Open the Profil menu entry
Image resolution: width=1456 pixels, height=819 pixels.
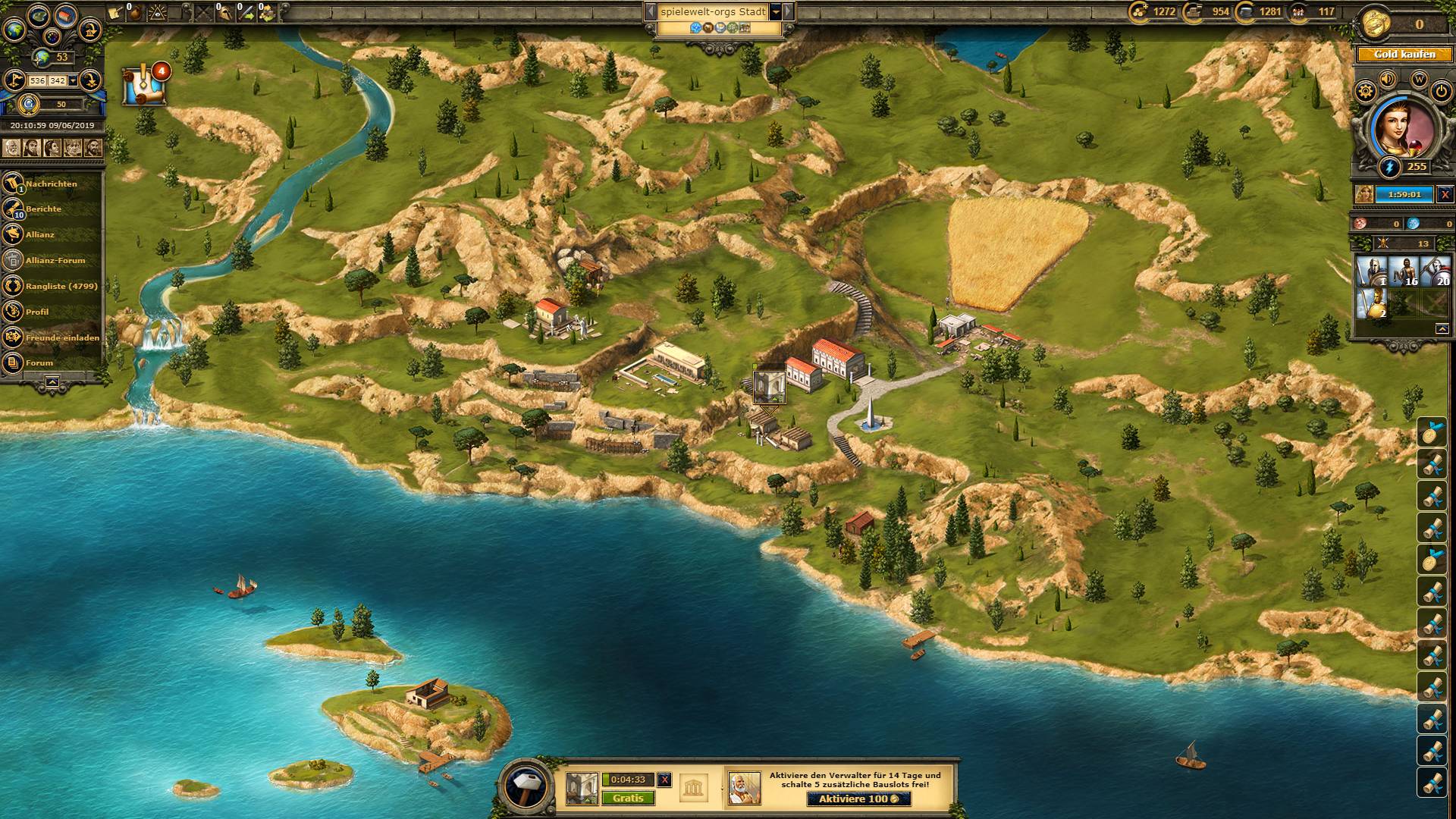36,312
